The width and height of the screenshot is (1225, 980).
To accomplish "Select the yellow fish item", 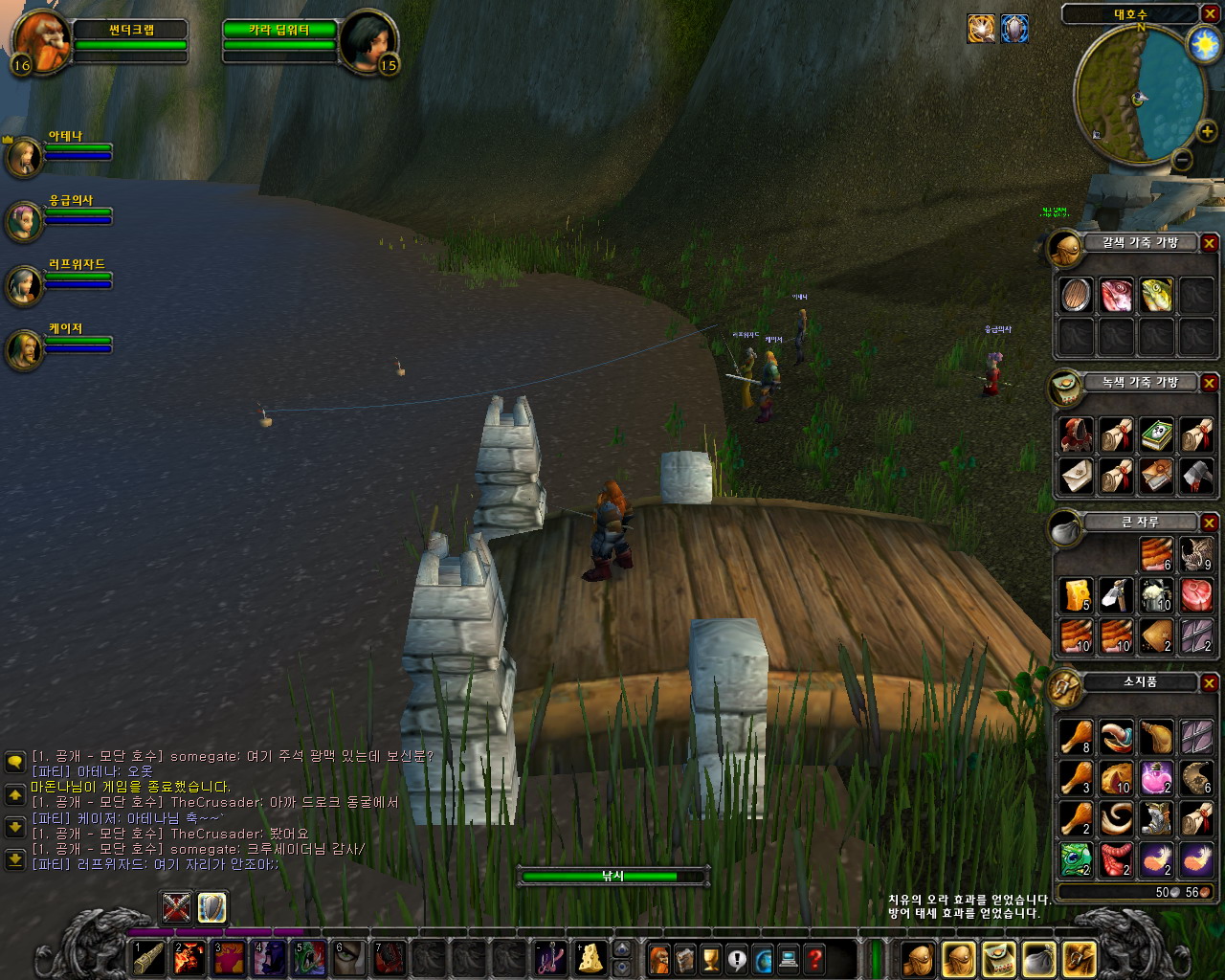I will pos(1156,296).
